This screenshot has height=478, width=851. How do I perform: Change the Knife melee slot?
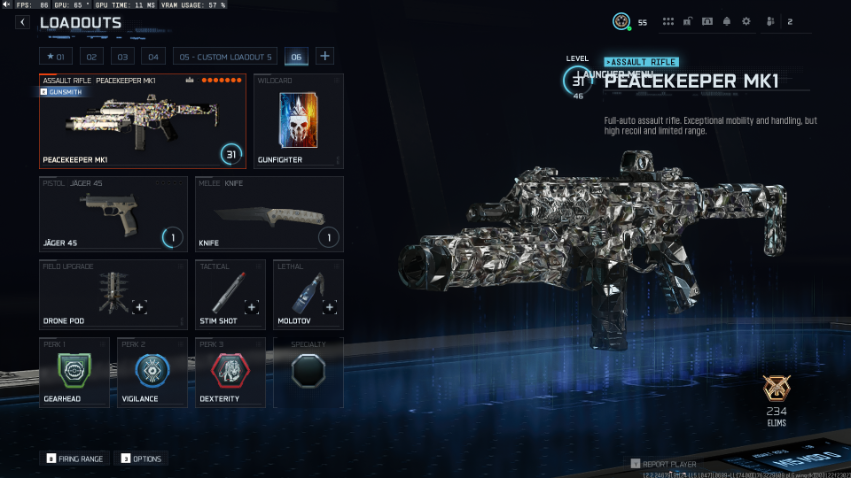tap(268, 214)
